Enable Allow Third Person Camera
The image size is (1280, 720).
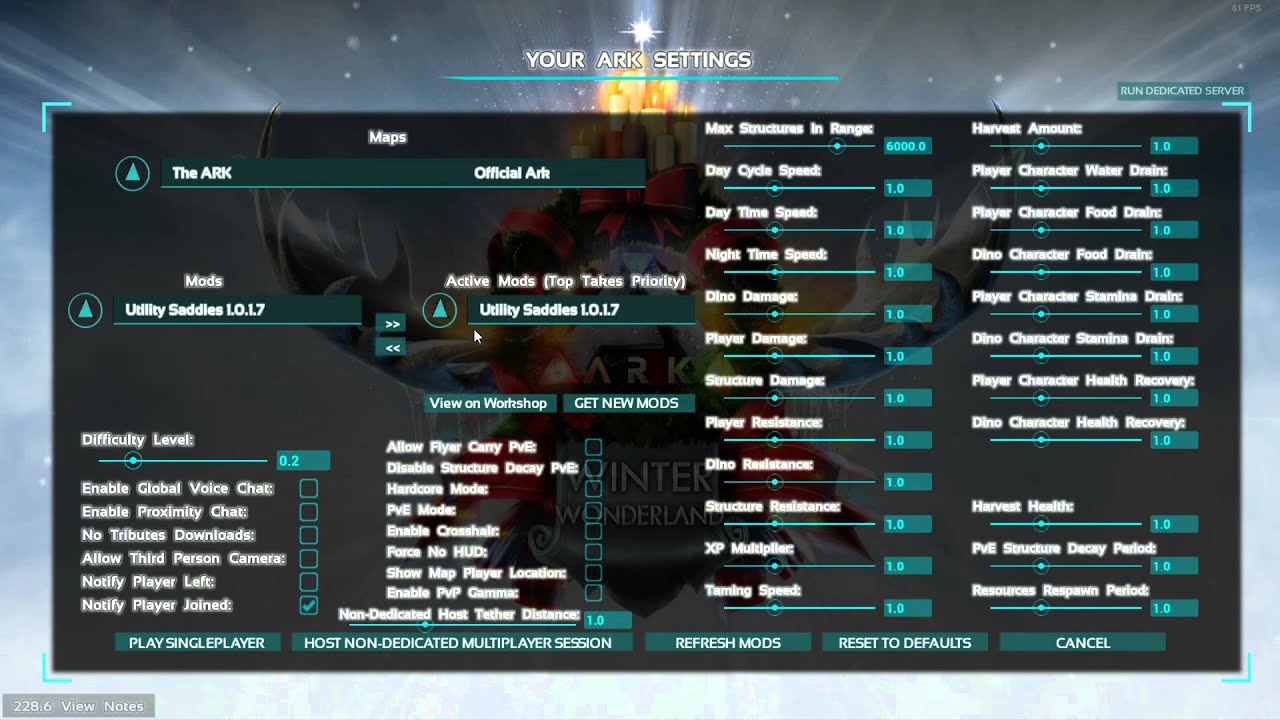click(309, 558)
